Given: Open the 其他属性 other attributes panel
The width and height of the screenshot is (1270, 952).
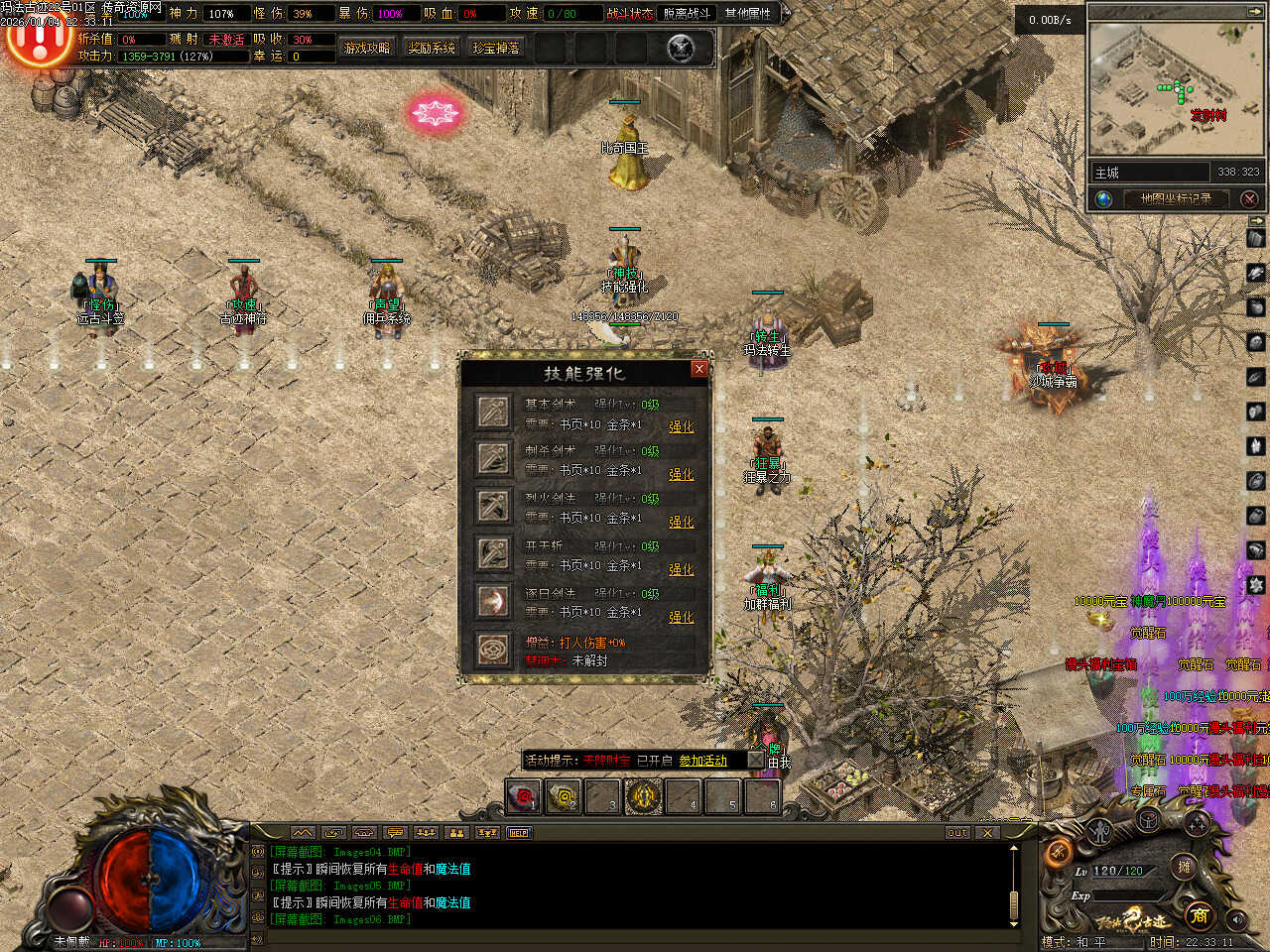Looking at the screenshot, I should (748, 14).
